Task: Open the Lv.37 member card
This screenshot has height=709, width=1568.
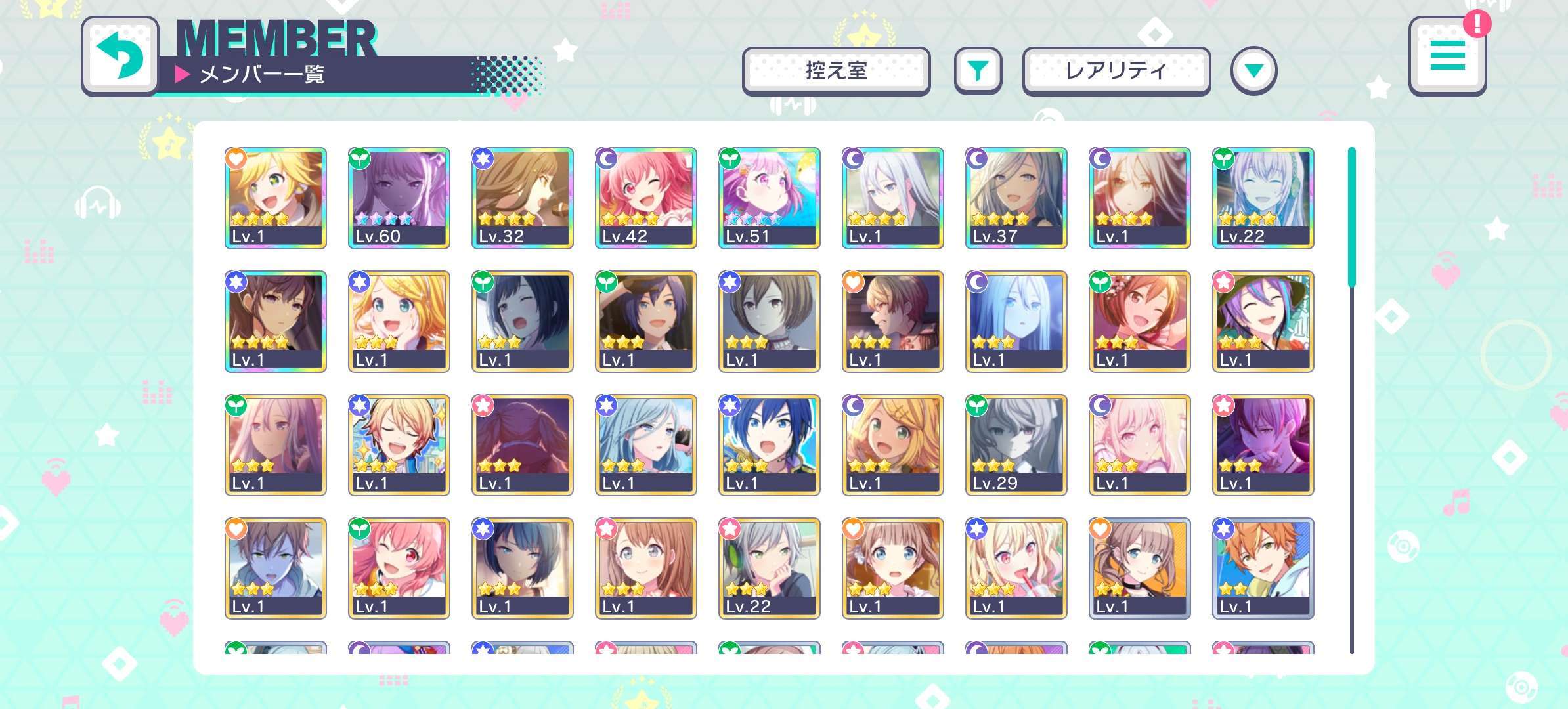Action: point(1016,198)
